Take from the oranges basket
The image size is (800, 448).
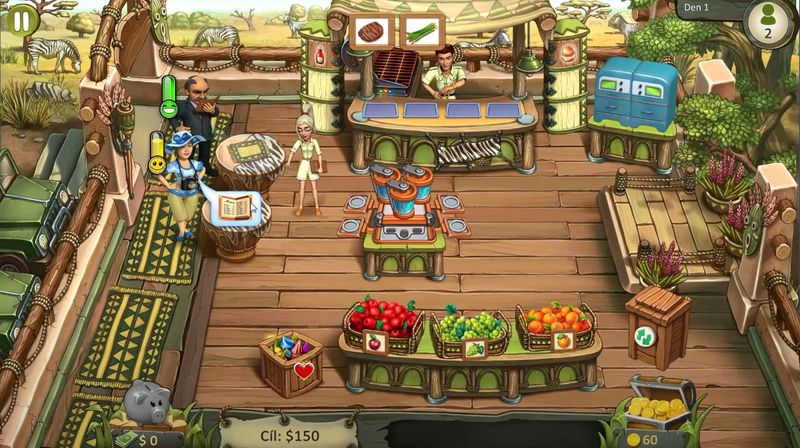(555, 321)
